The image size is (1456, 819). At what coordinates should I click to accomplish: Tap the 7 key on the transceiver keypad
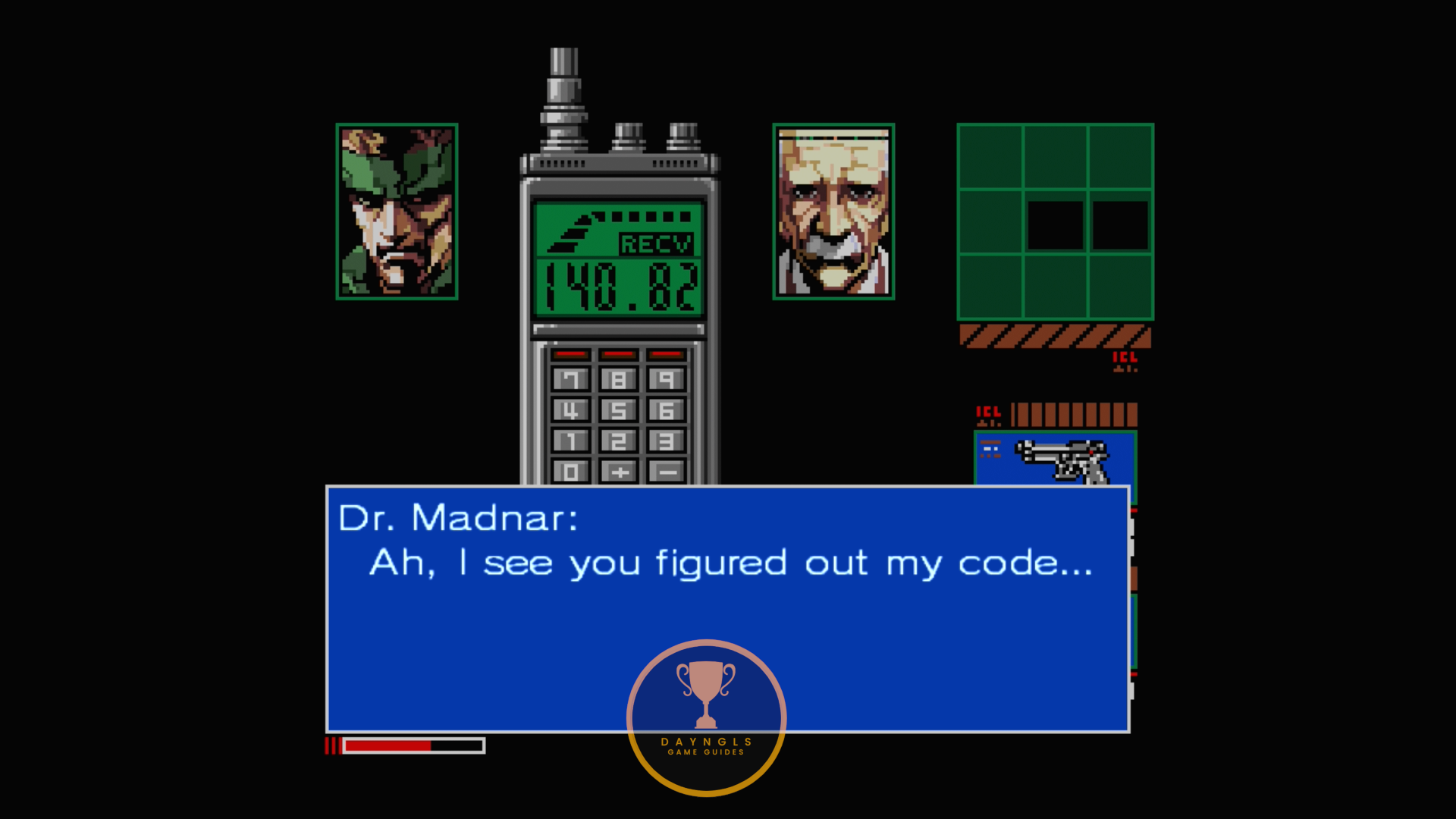coord(571,379)
